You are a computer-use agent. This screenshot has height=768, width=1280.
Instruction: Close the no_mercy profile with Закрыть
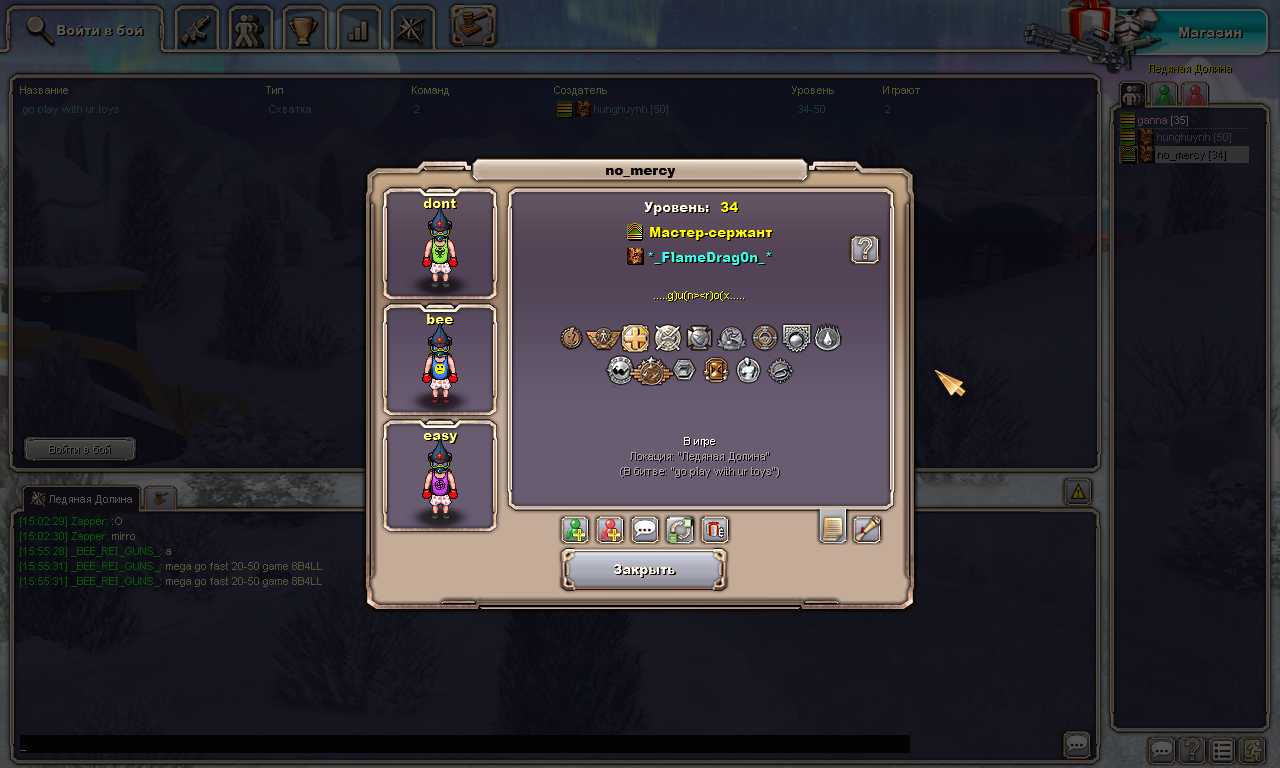click(644, 570)
